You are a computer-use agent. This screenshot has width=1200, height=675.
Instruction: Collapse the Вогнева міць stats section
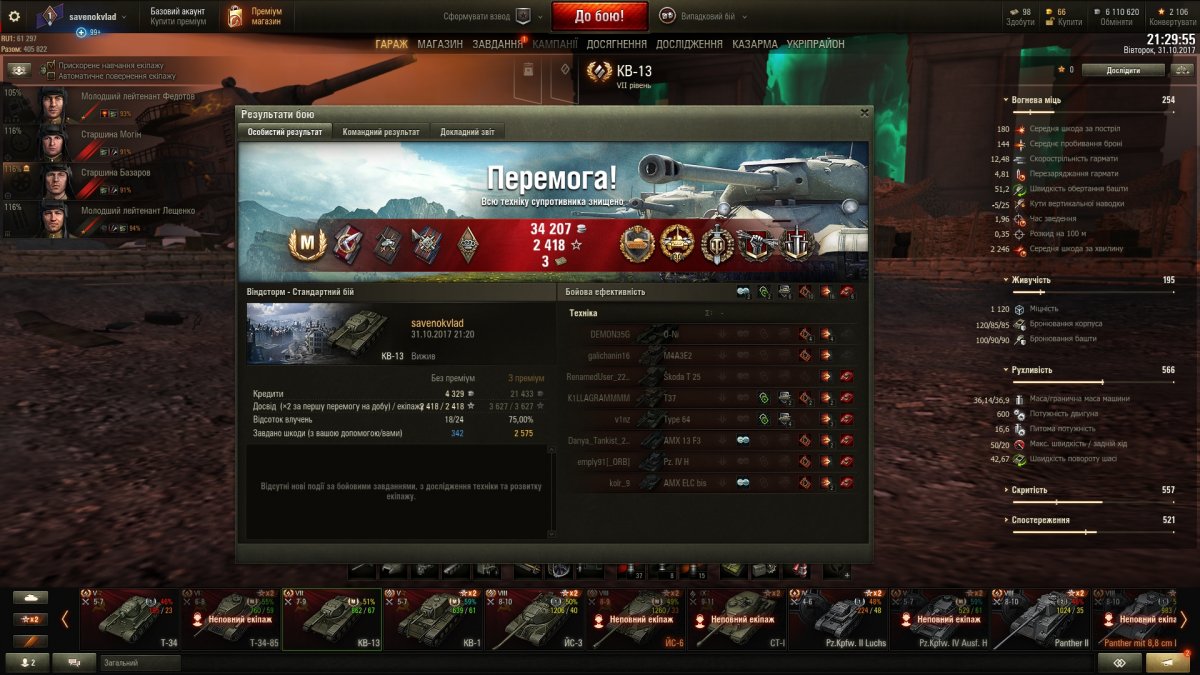click(x=1006, y=100)
